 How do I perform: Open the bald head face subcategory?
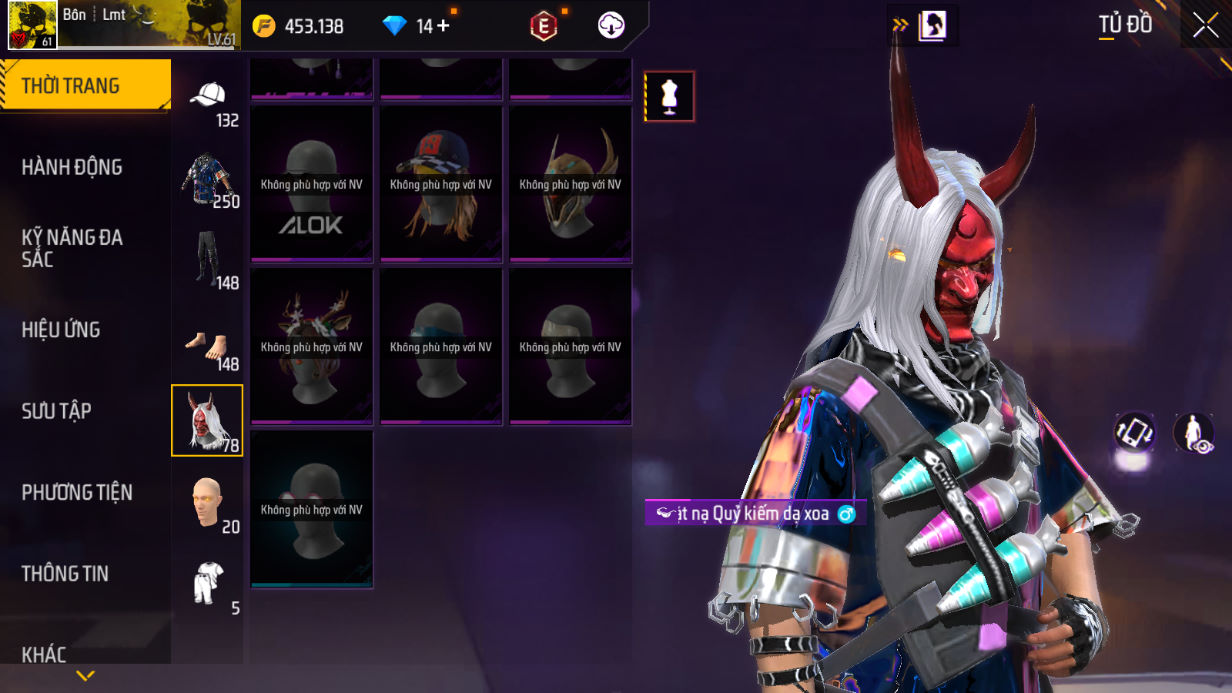(x=207, y=501)
